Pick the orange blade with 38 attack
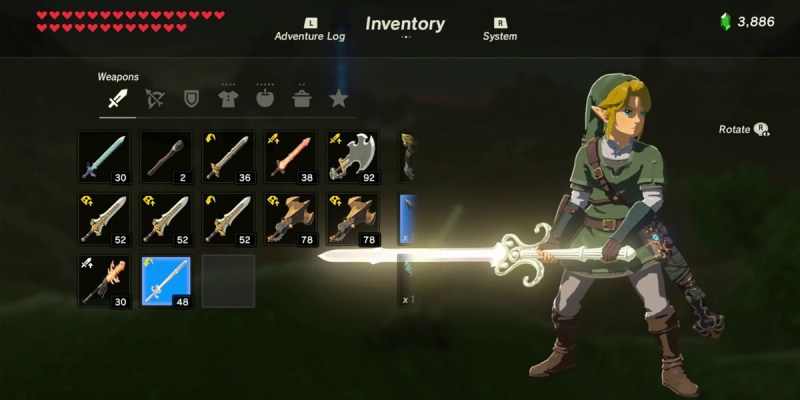Viewport: 800px width, 400px height. (291, 156)
